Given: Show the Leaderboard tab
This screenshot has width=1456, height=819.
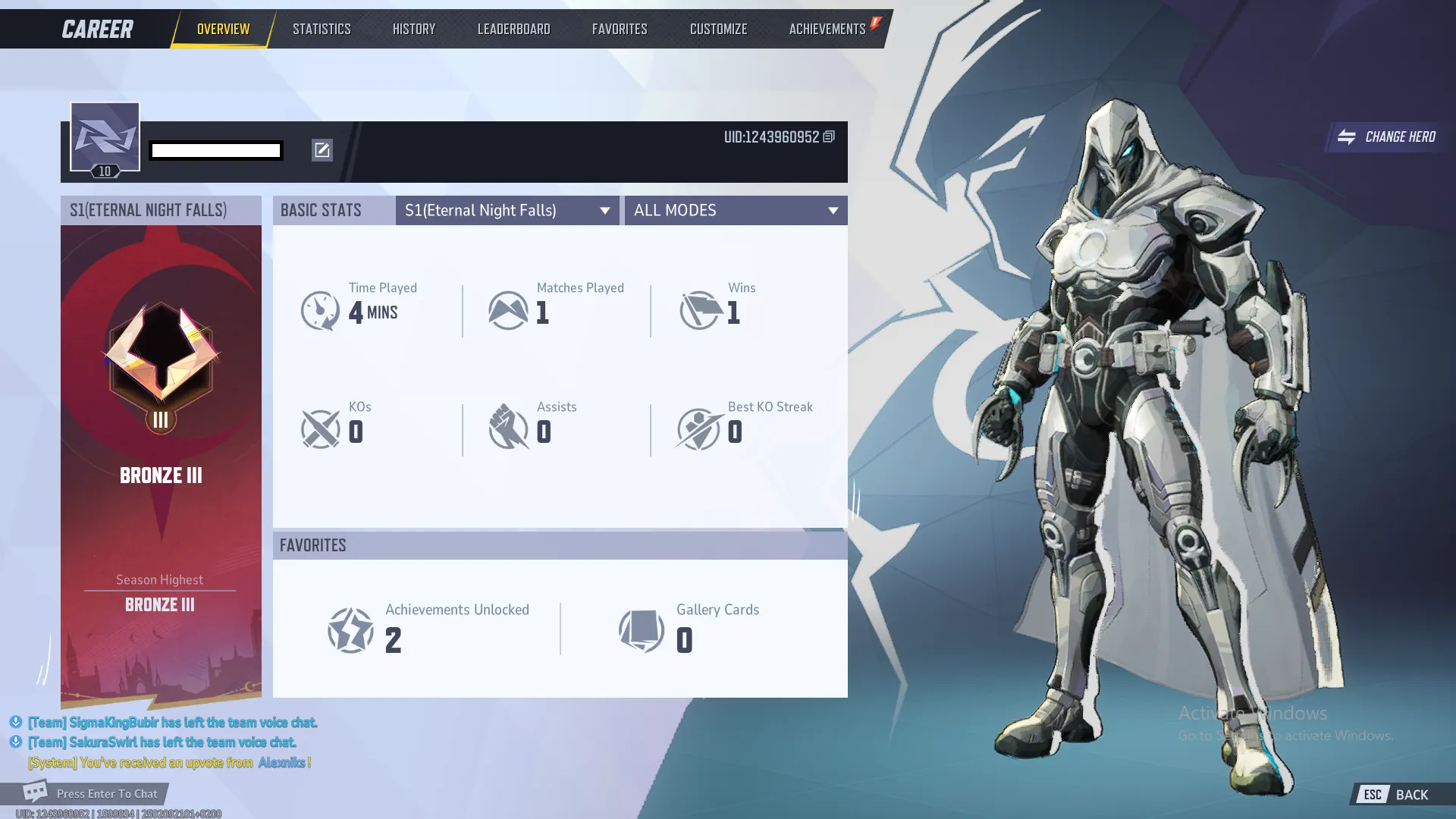Looking at the screenshot, I should [513, 29].
